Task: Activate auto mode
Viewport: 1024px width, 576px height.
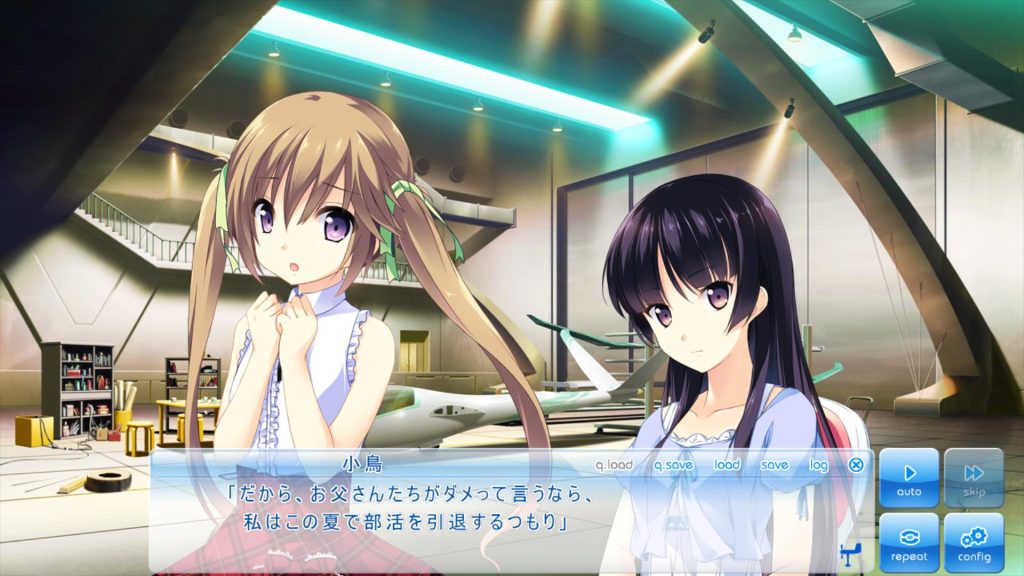Action: [909, 478]
